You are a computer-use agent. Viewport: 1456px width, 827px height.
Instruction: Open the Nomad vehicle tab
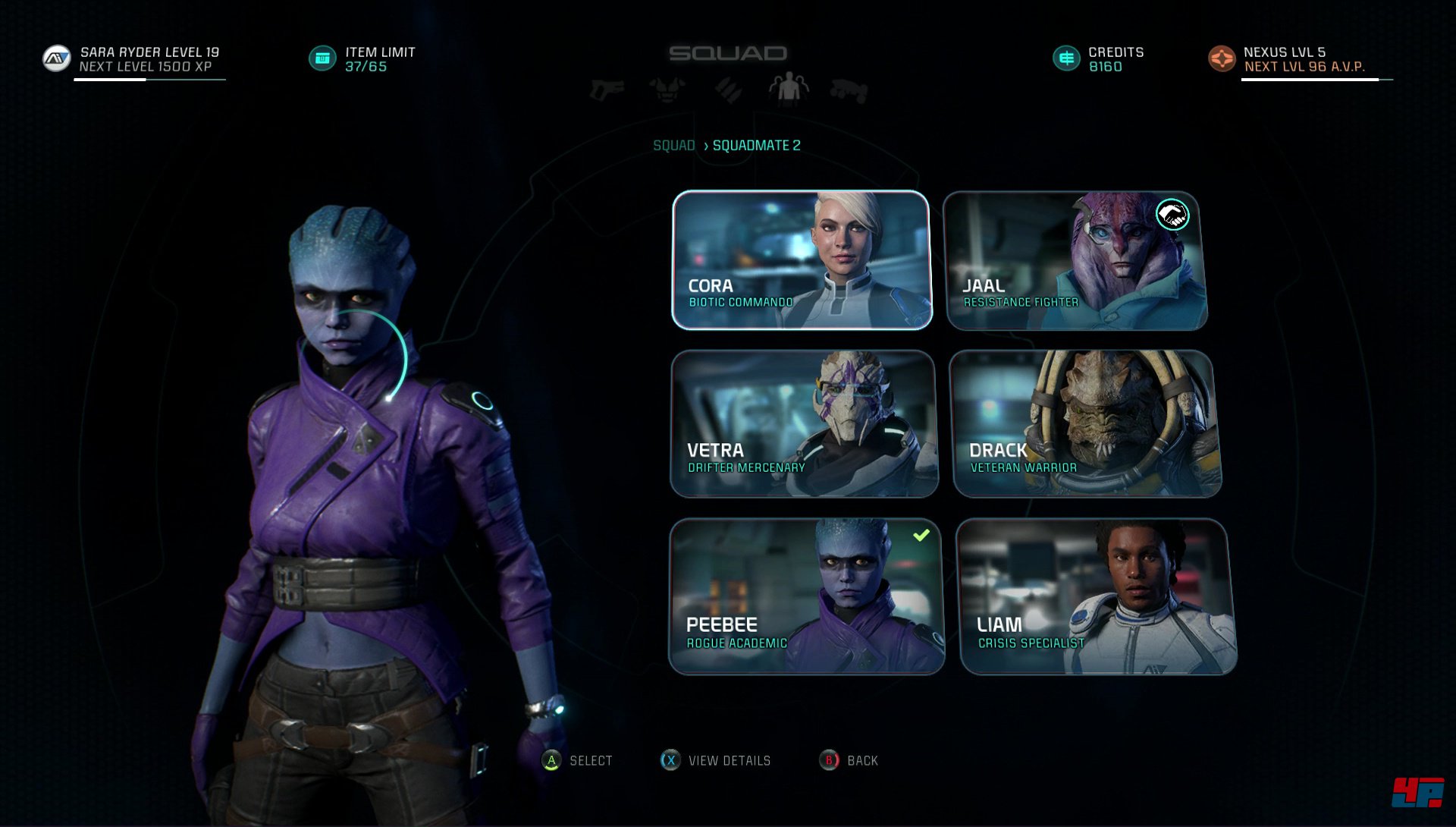pos(849,90)
